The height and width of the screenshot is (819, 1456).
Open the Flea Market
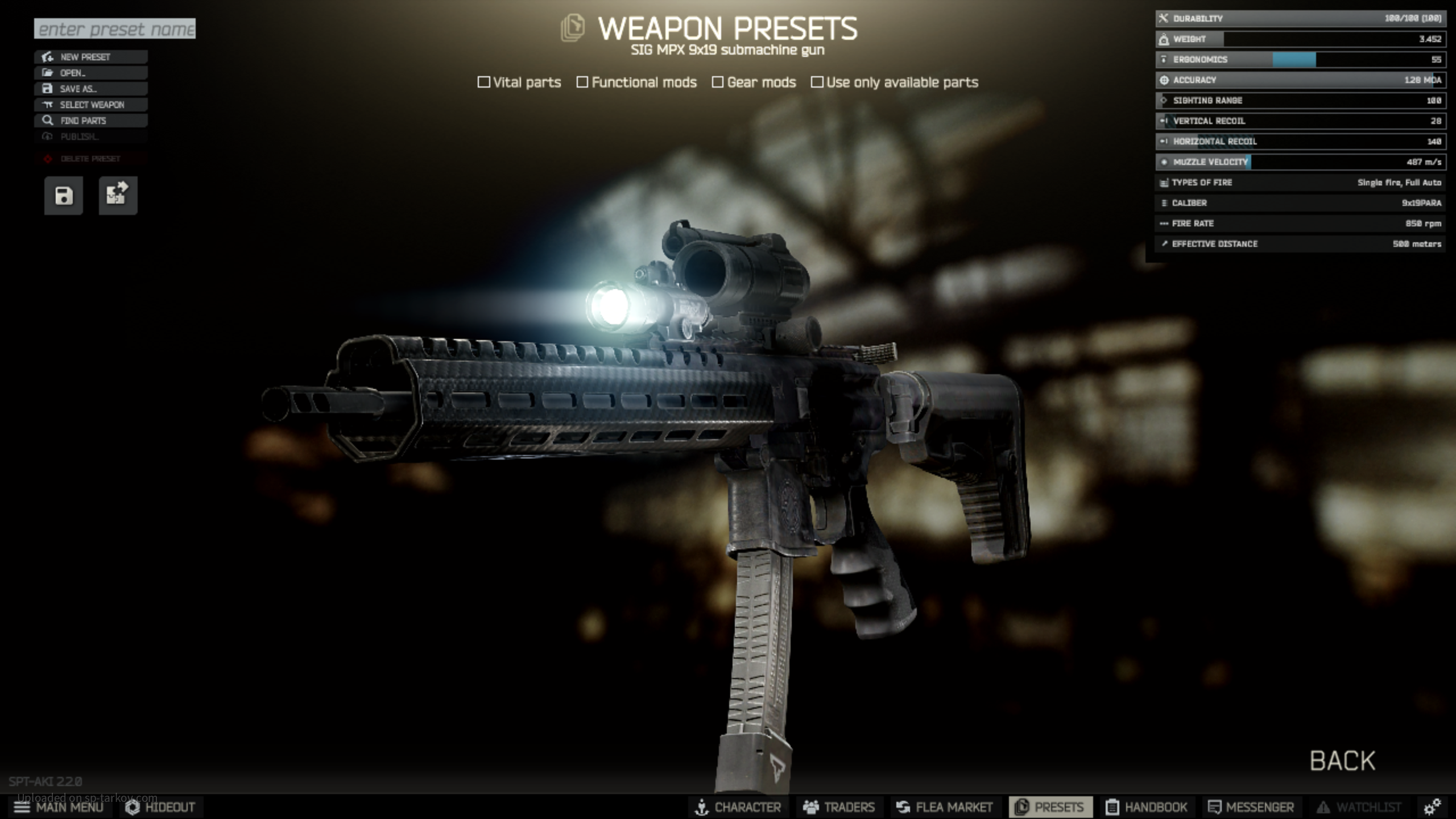tap(944, 807)
